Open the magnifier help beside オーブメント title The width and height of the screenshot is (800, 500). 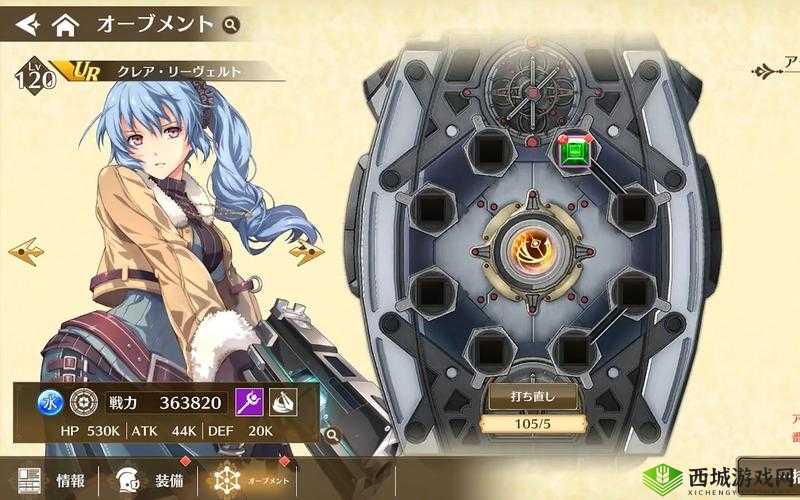[231, 23]
